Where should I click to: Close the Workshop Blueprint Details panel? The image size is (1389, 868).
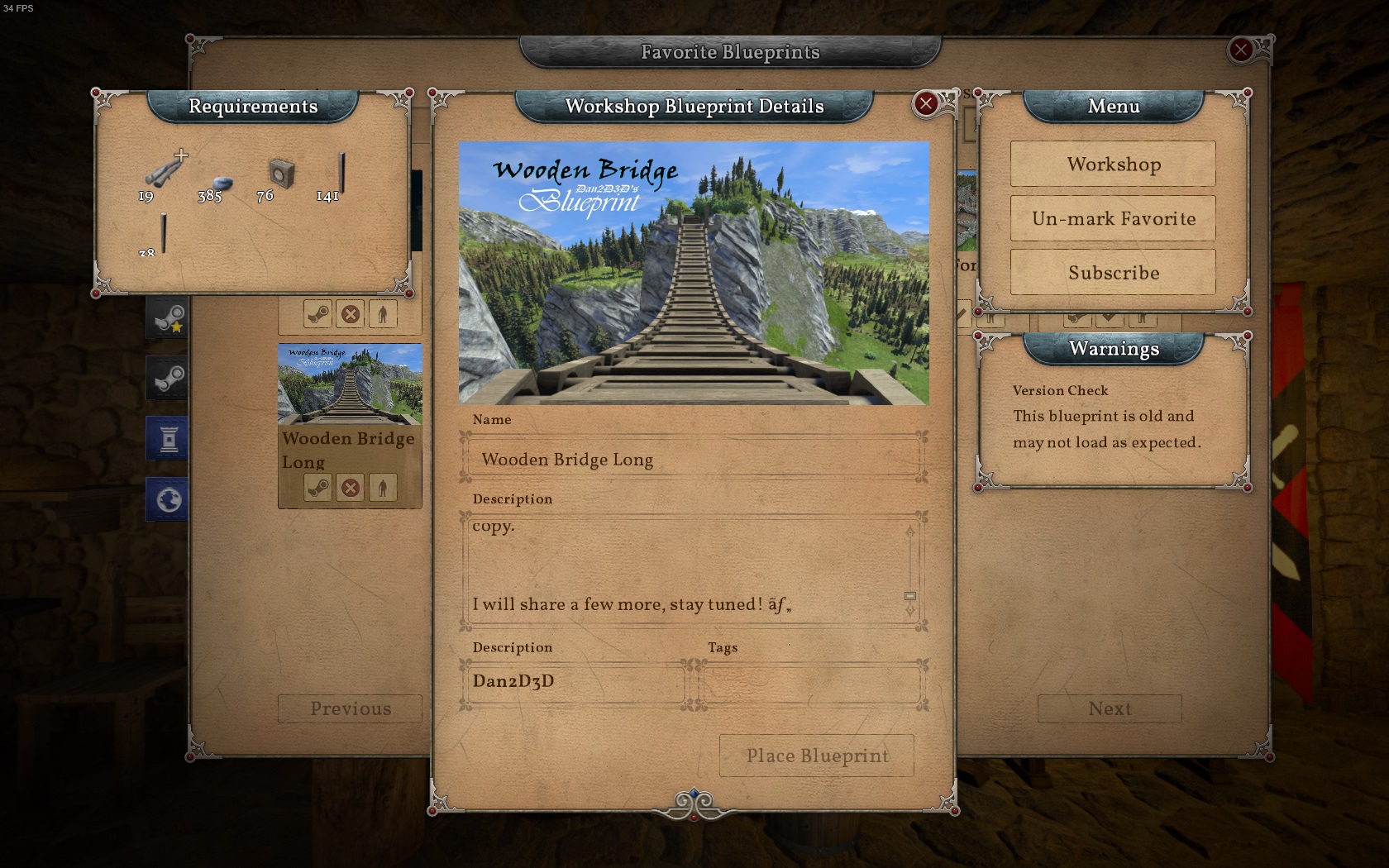pyautogui.click(x=926, y=104)
